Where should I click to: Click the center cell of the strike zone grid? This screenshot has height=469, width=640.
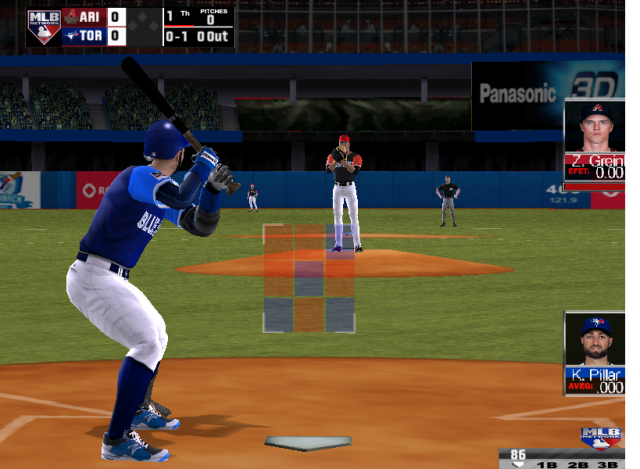coord(309,279)
